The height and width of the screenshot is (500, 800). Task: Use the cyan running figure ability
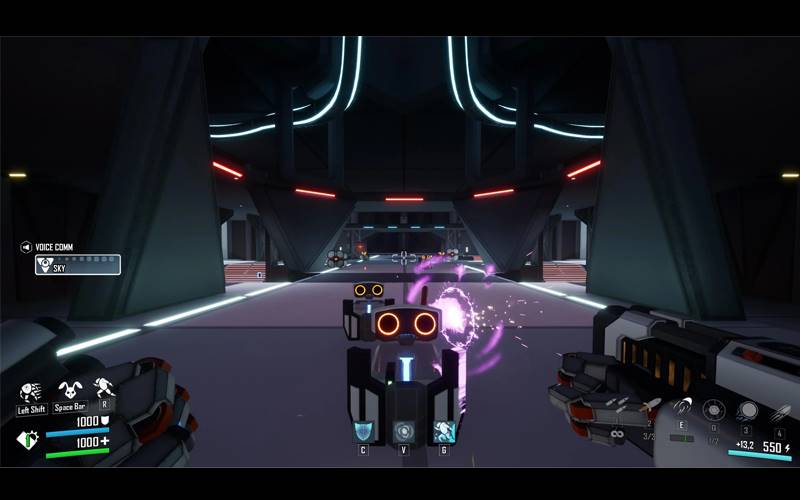click(x=445, y=431)
